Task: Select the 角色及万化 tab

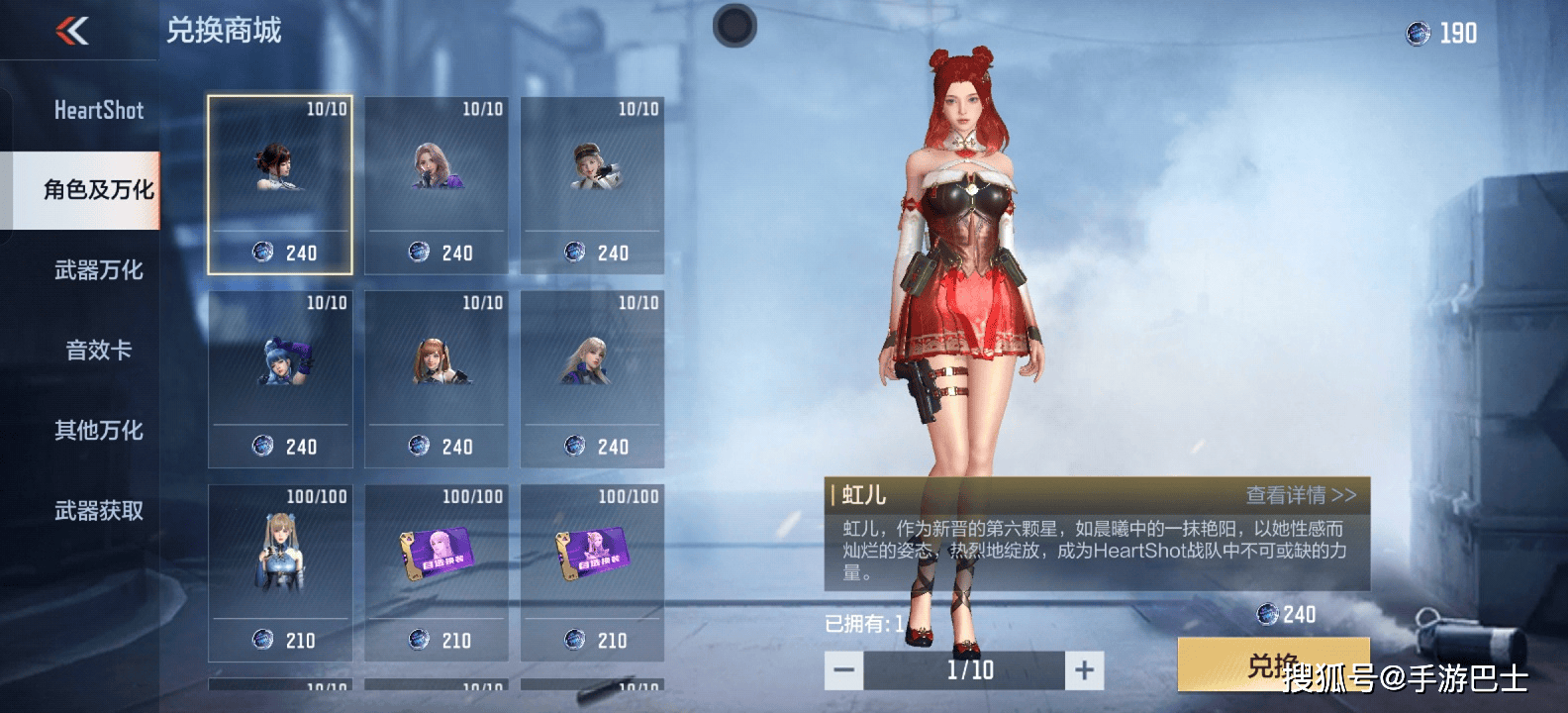Action: 98,190
